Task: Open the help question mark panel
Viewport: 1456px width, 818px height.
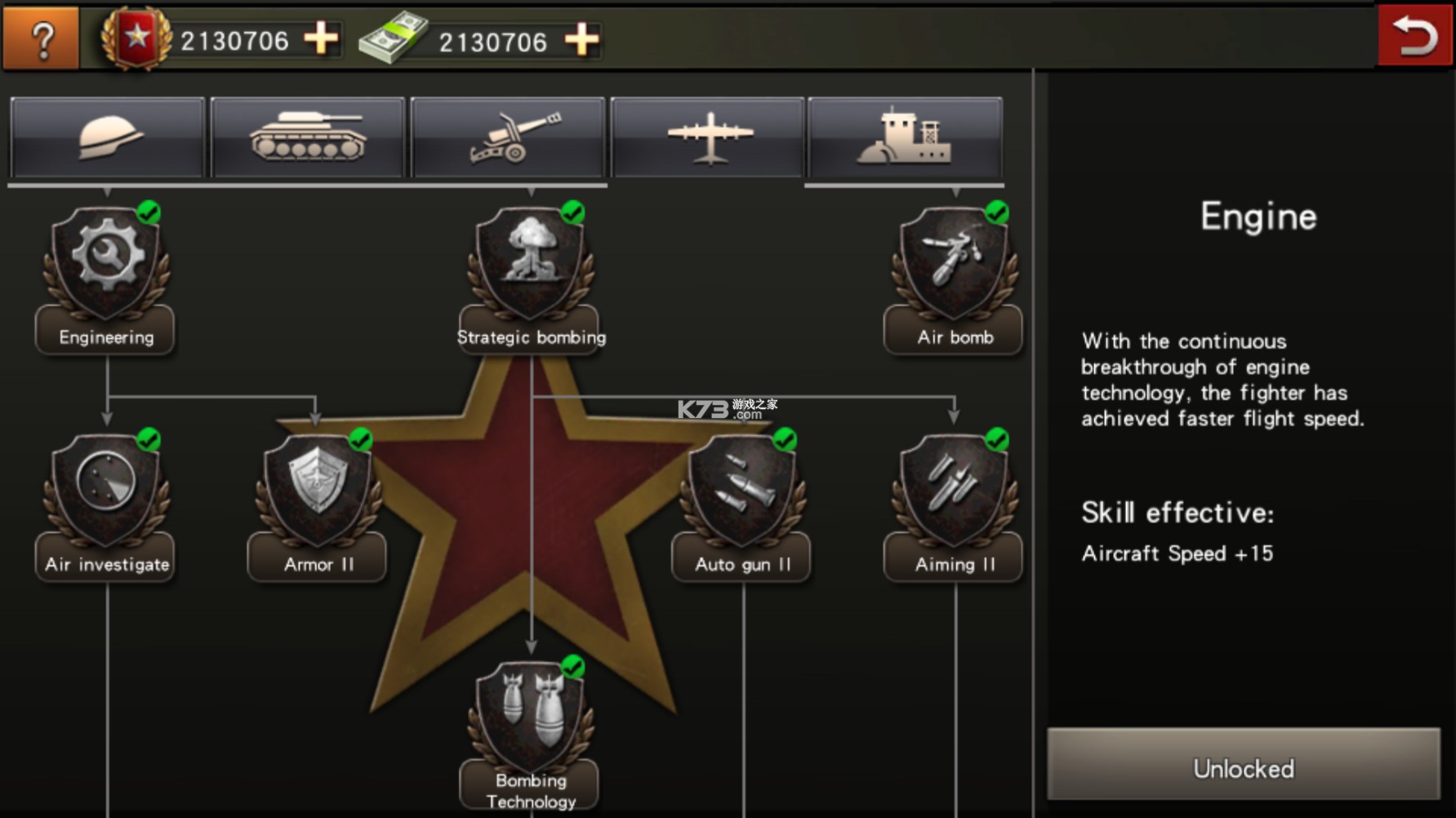Action: 40,37
